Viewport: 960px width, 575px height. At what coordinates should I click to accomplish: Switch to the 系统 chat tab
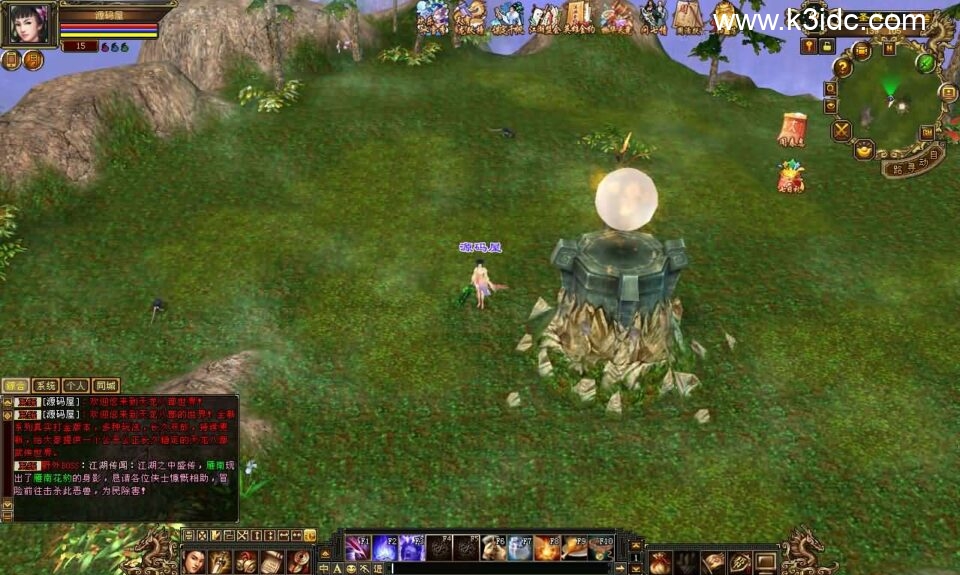45,385
